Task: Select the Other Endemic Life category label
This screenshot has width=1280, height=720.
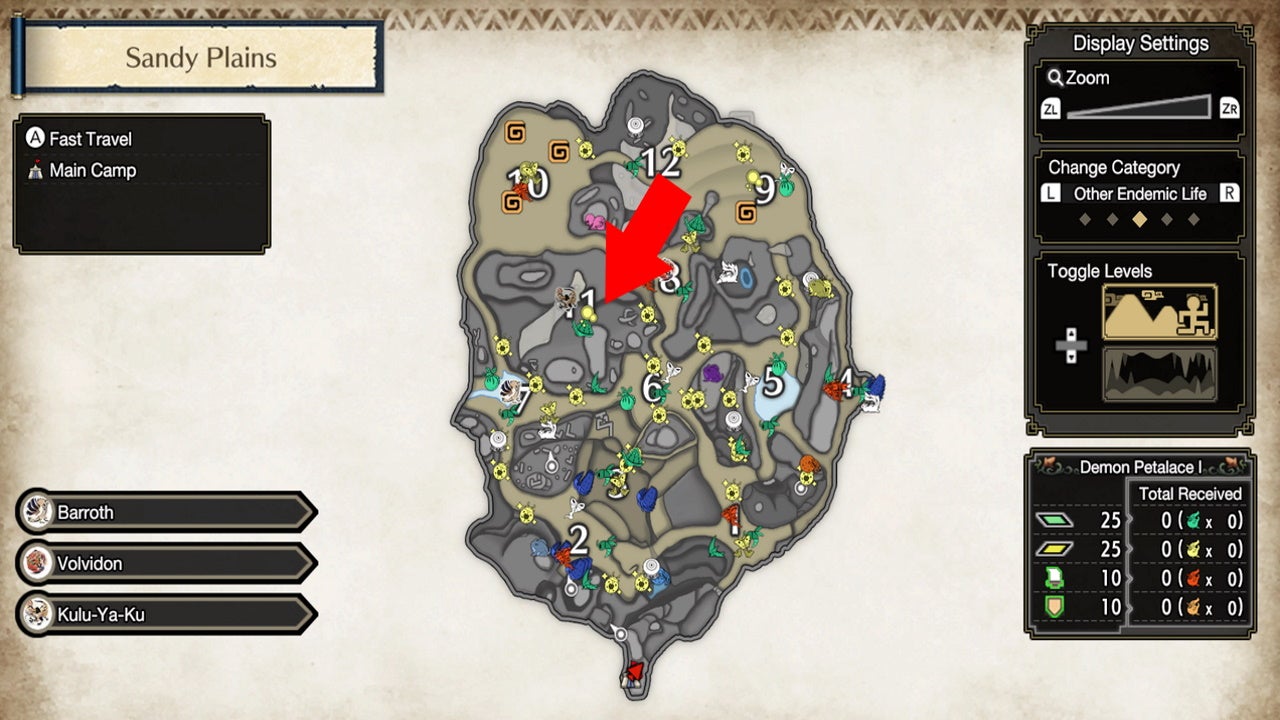Action: tap(1139, 194)
